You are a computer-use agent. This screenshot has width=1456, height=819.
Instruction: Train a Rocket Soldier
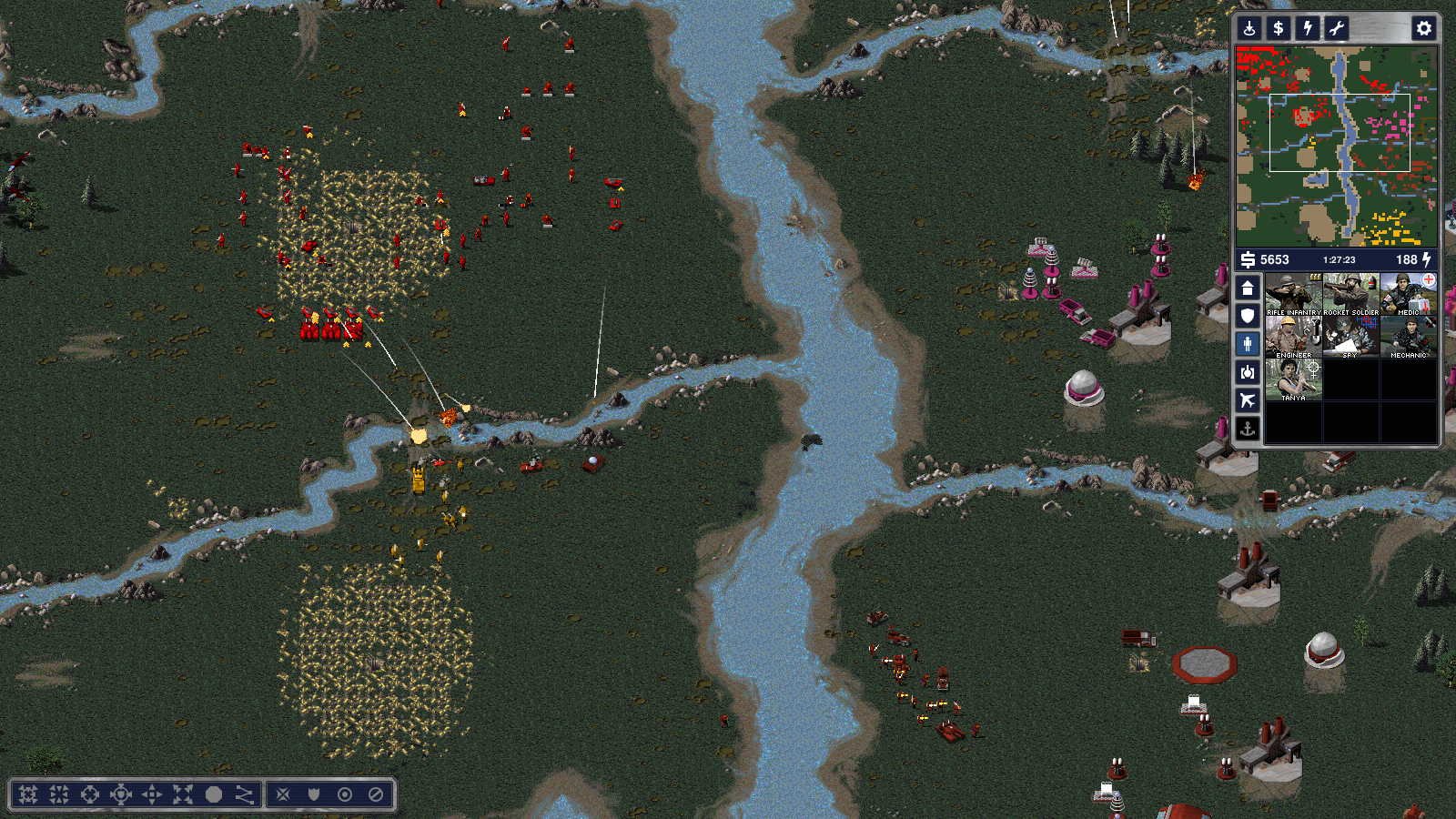click(1350, 294)
